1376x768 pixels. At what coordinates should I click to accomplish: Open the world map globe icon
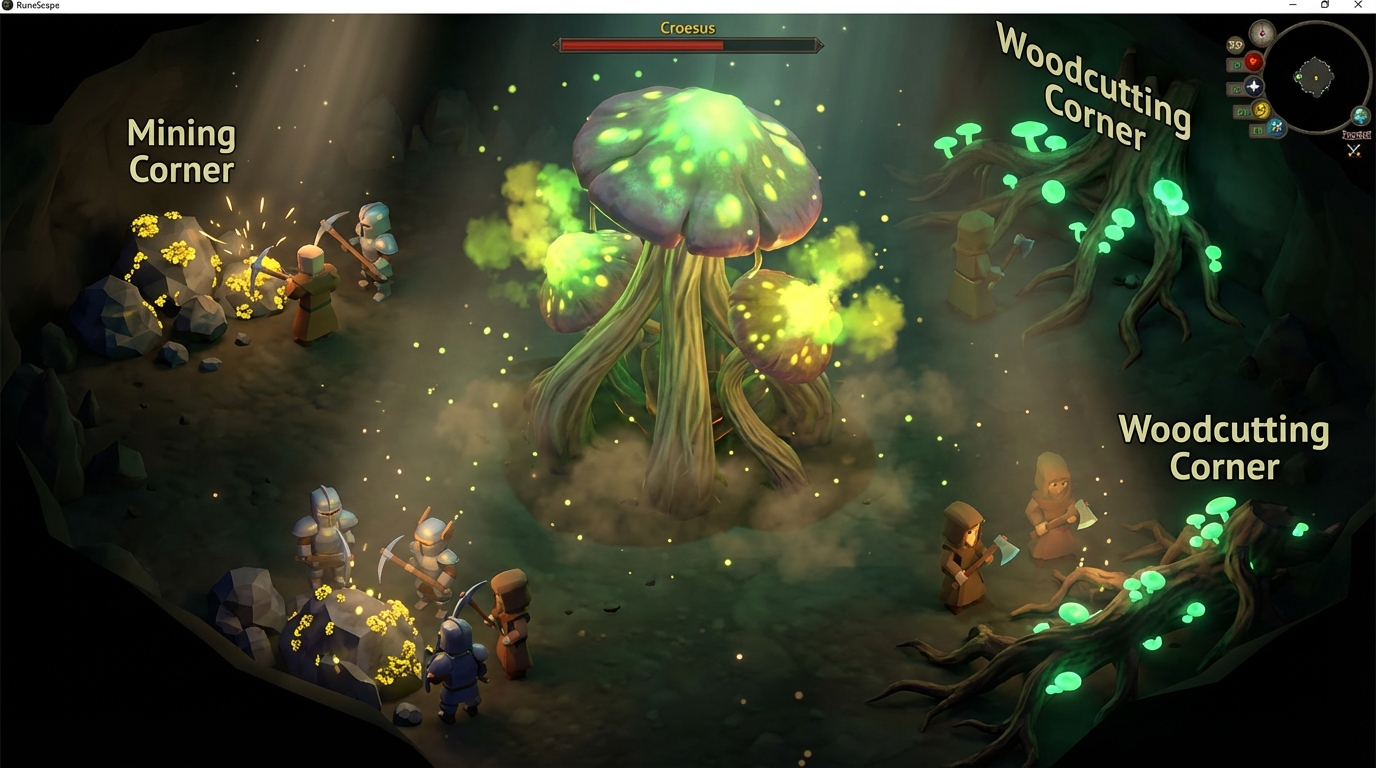click(1360, 114)
